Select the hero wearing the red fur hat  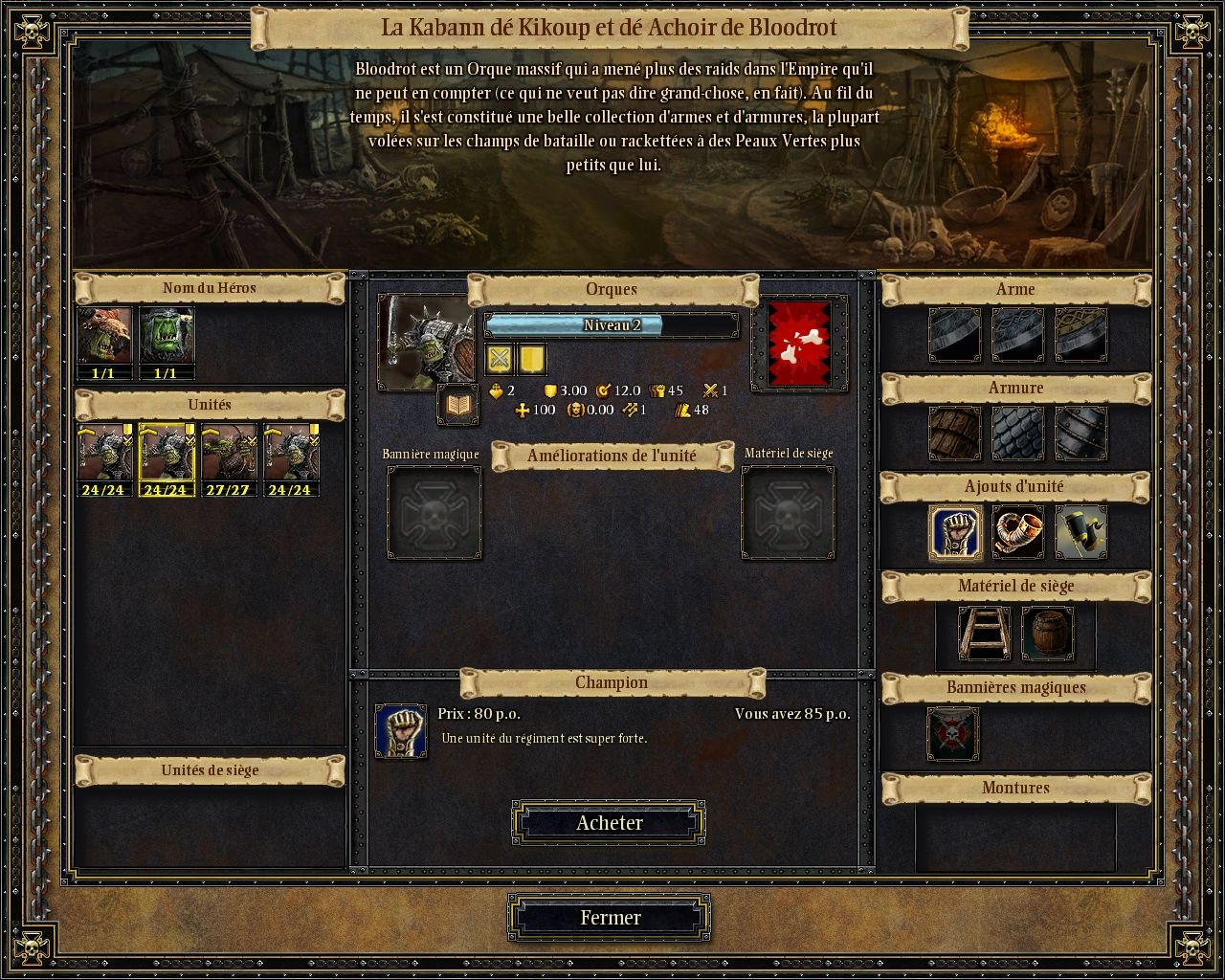(x=104, y=335)
